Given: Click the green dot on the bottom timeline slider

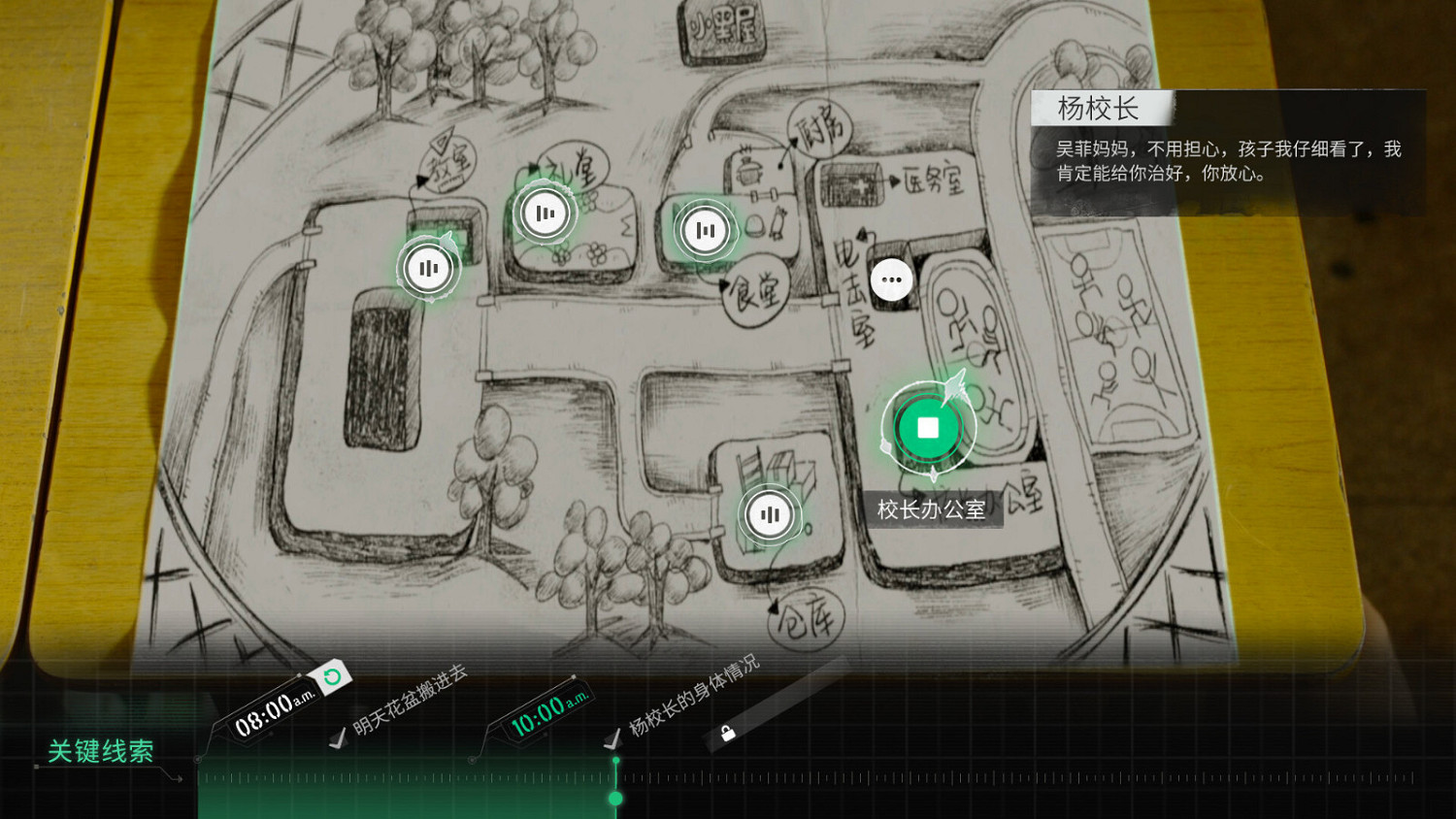Looking at the screenshot, I should pos(617,797).
